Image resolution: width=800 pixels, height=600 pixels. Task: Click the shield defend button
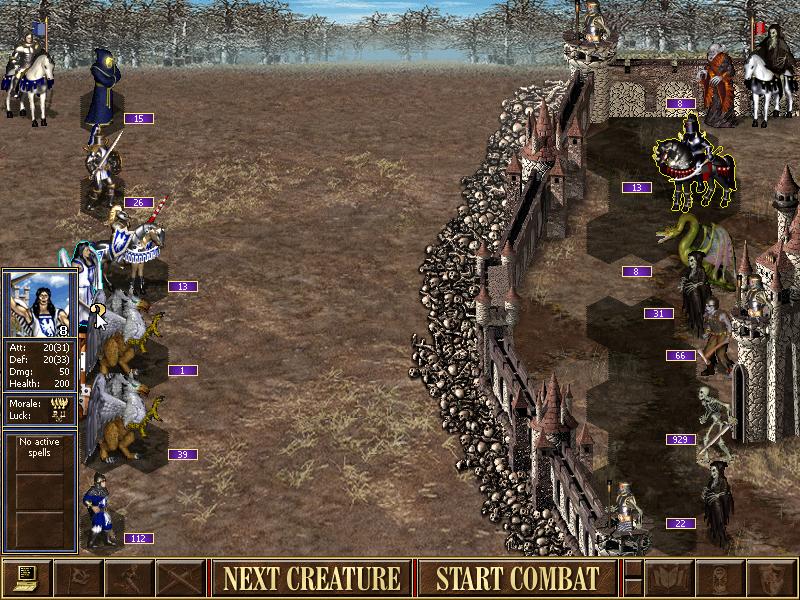[772, 578]
